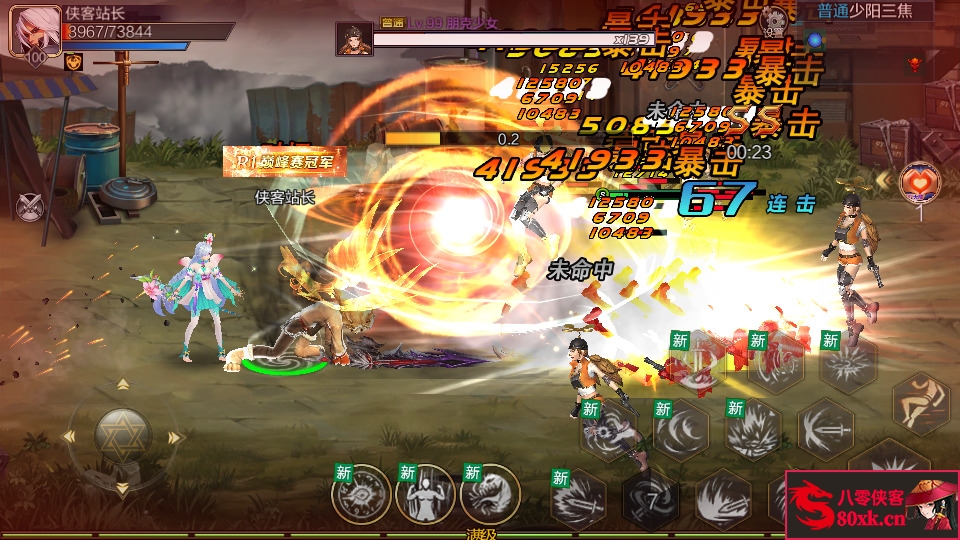Use the sword thrust hexagon skill
This screenshot has height=540, width=960.
click(x=825, y=428)
